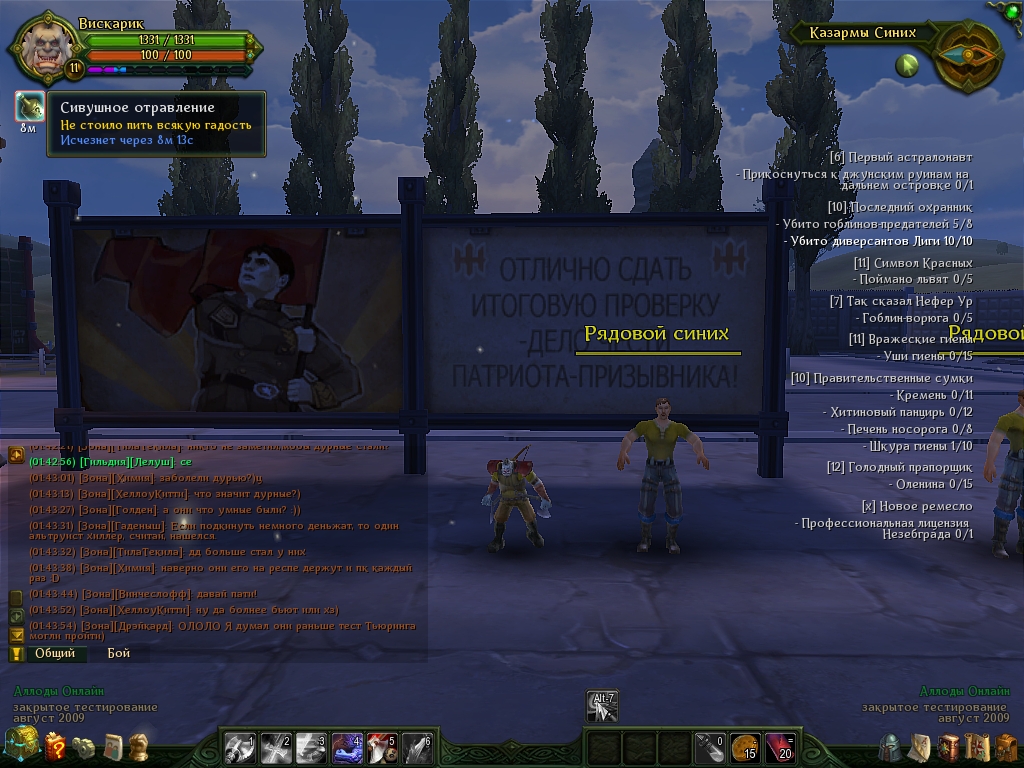
Task: Click the Alt-7 cursor action button
Action: [602, 706]
